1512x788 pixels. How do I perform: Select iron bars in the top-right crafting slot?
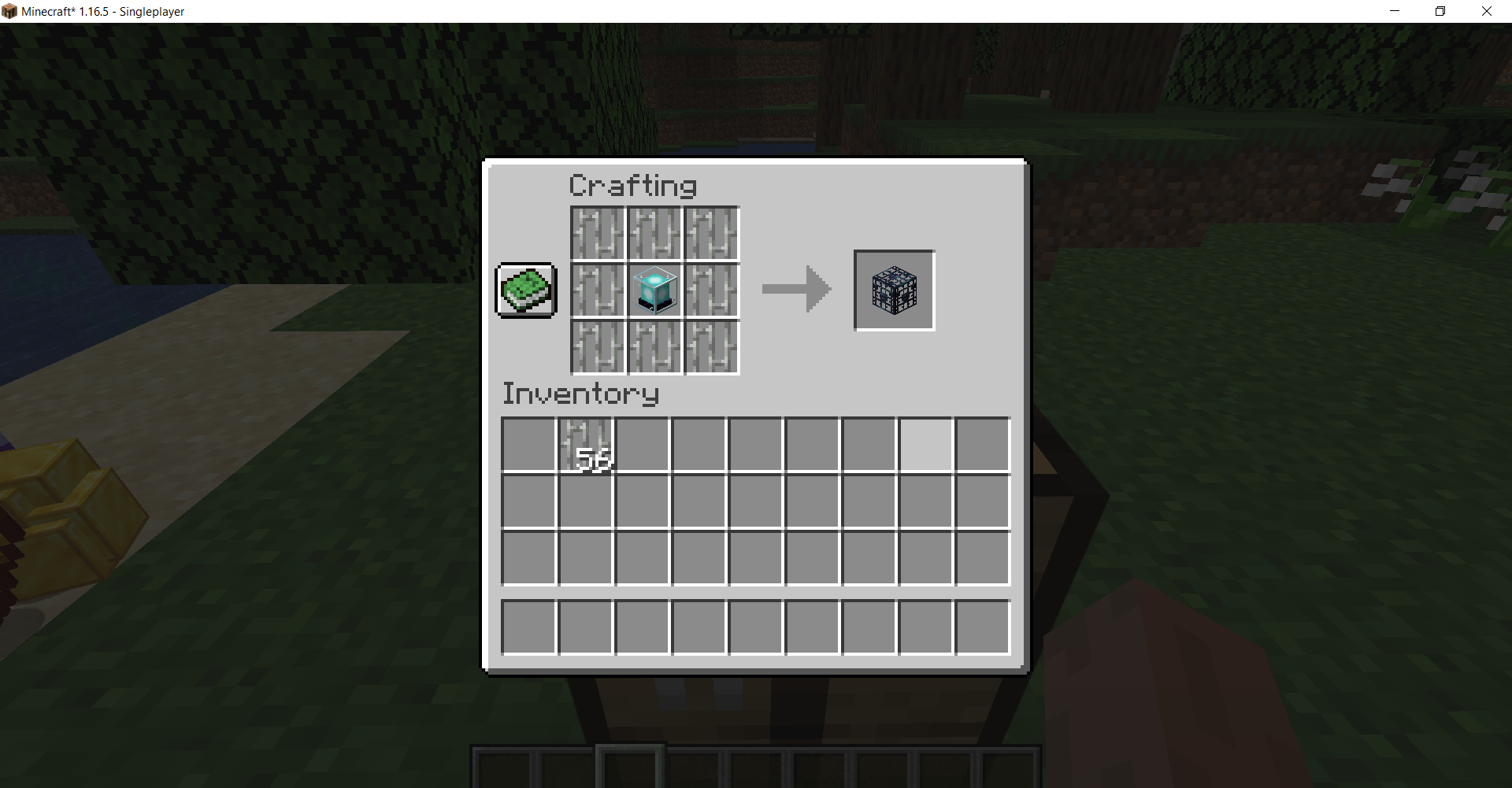click(x=710, y=233)
